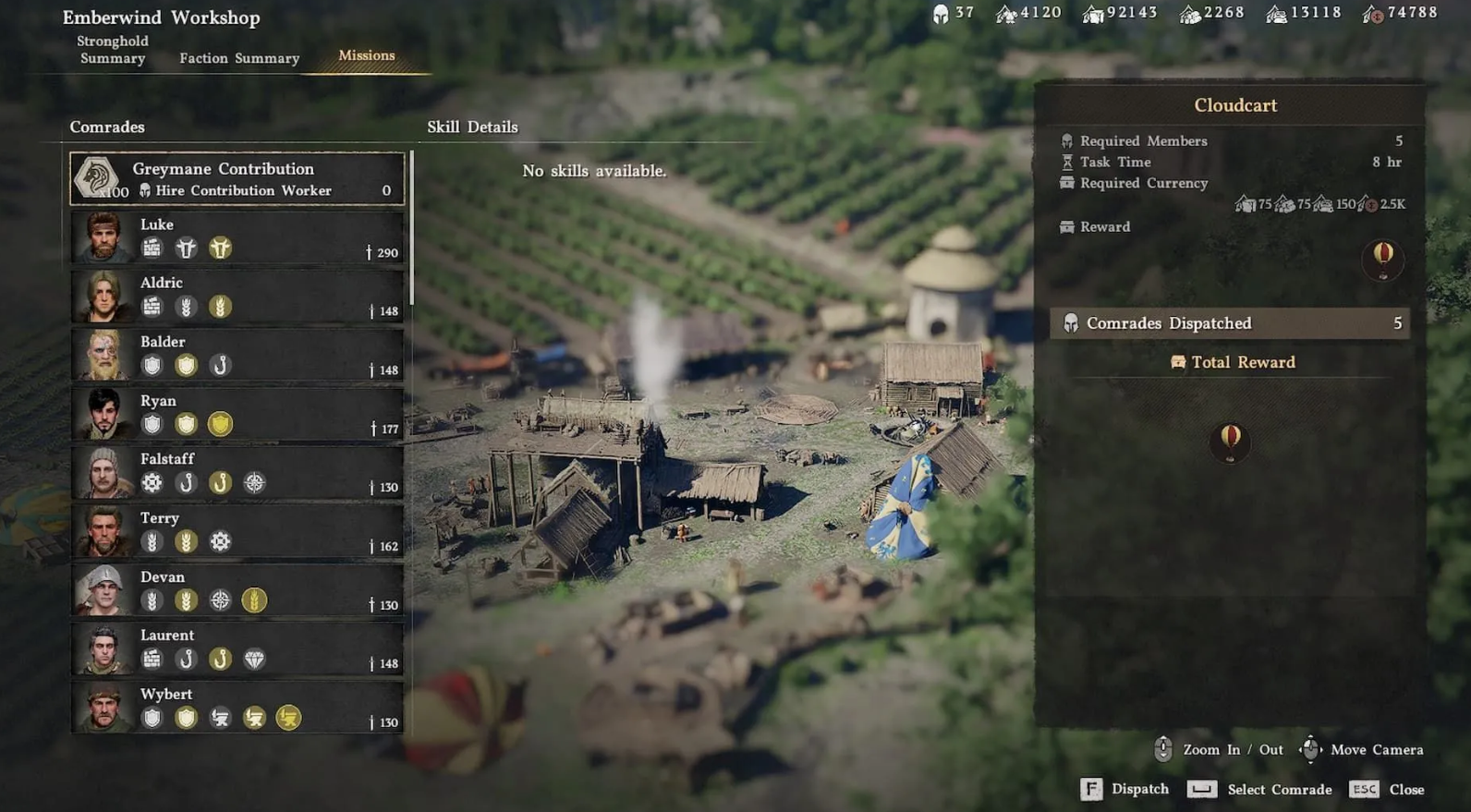Select Falstaff from the comrades

(x=237, y=472)
